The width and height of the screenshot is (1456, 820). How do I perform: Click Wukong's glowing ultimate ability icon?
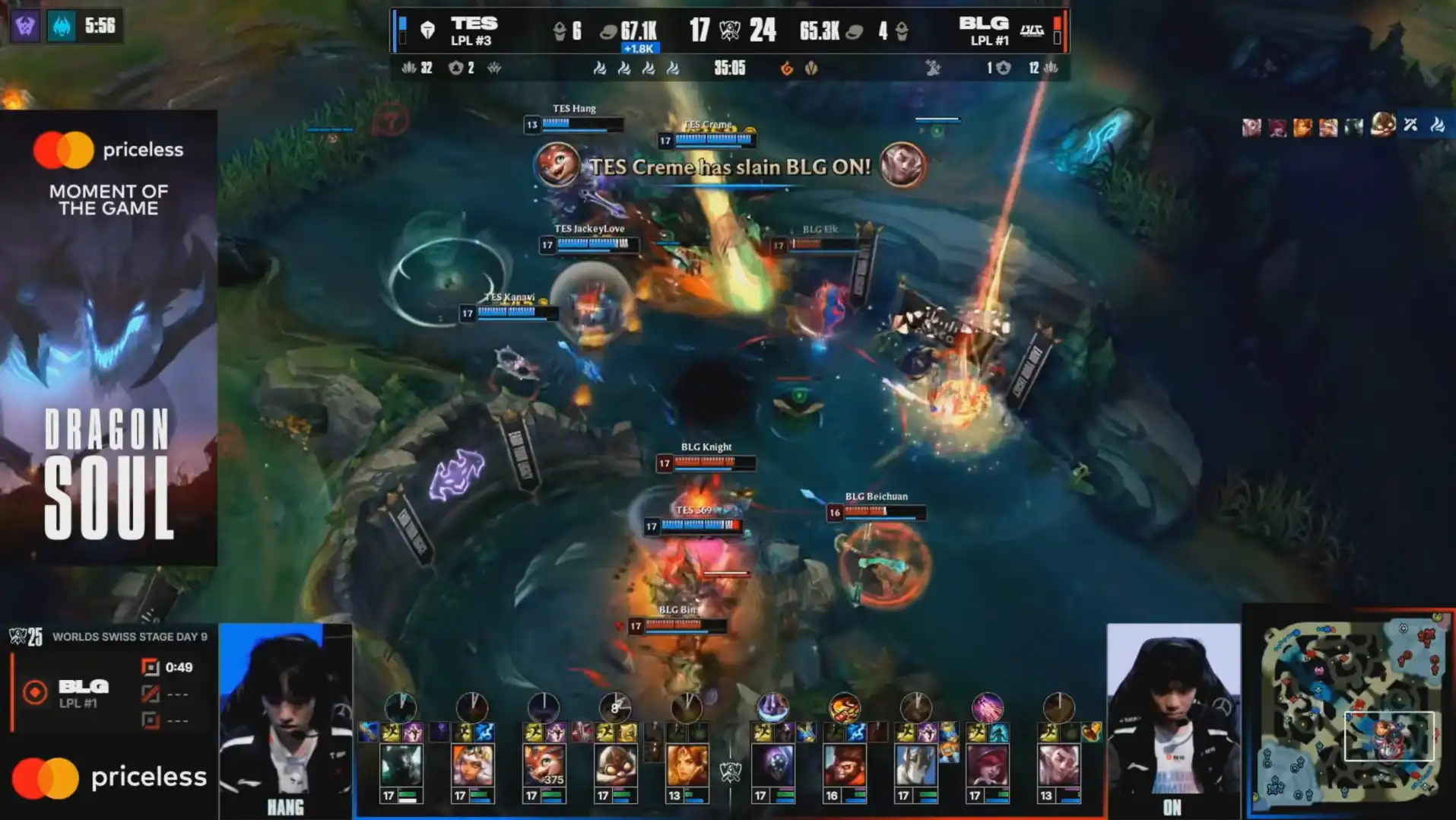pyautogui.click(x=844, y=707)
